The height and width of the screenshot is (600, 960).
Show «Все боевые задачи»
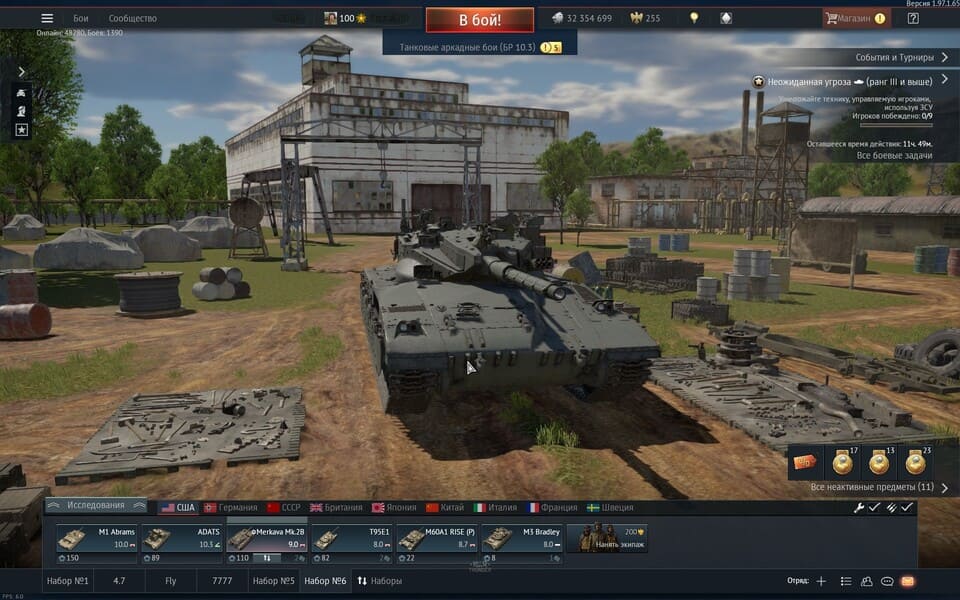895,155
